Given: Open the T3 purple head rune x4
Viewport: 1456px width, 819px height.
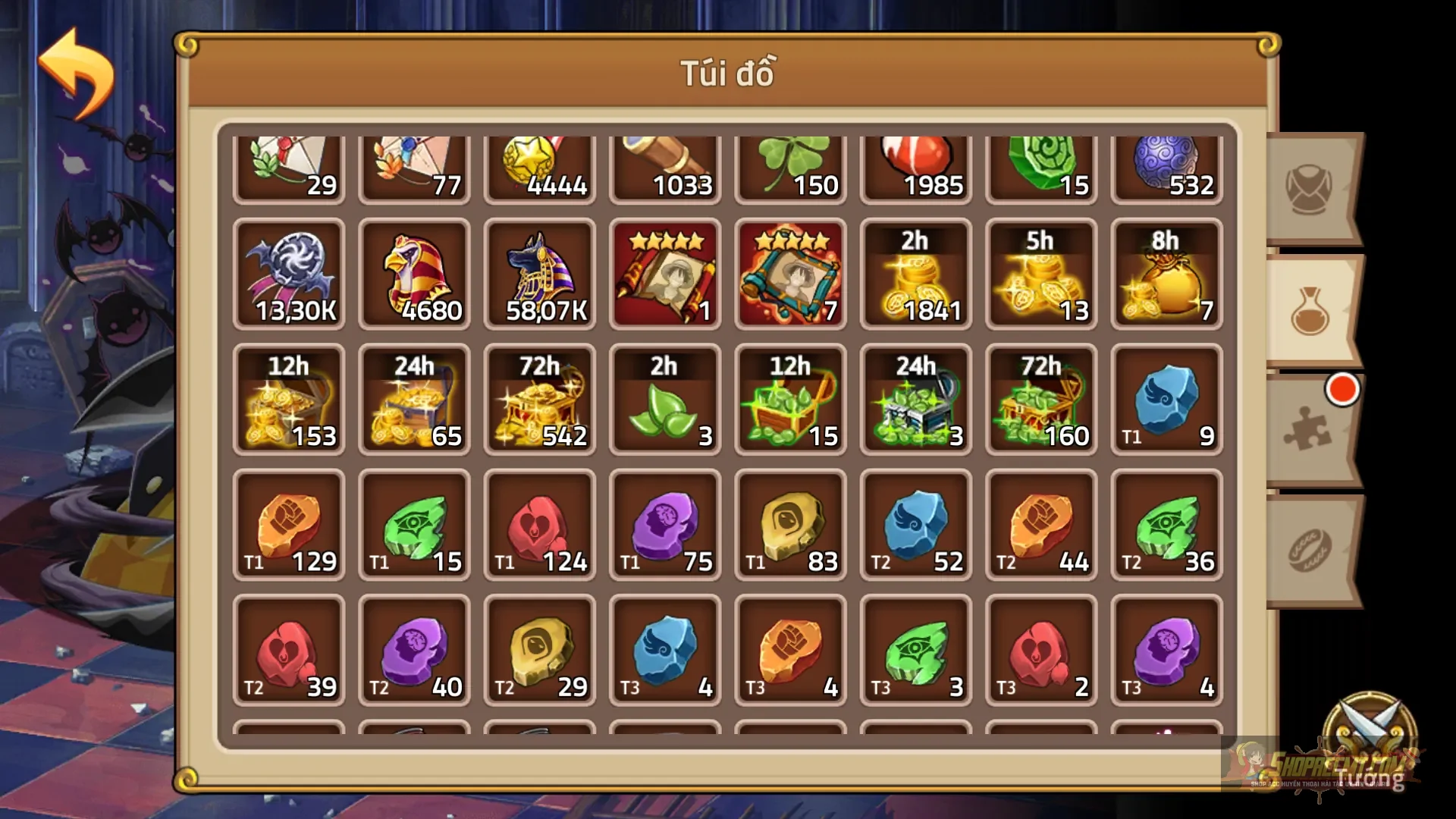Looking at the screenshot, I should coord(1166,651).
